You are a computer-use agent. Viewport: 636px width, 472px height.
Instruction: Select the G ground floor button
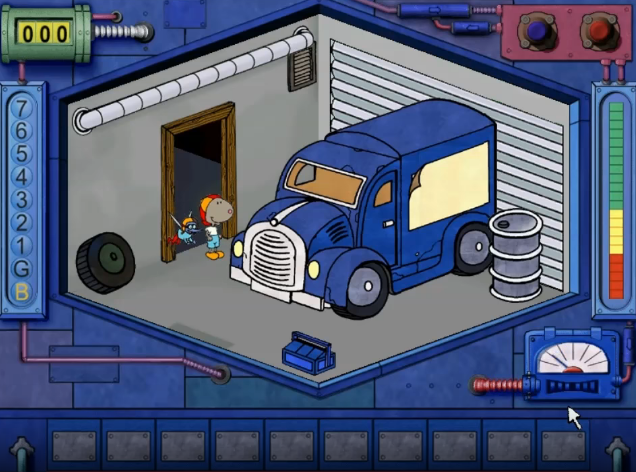coord(22,268)
